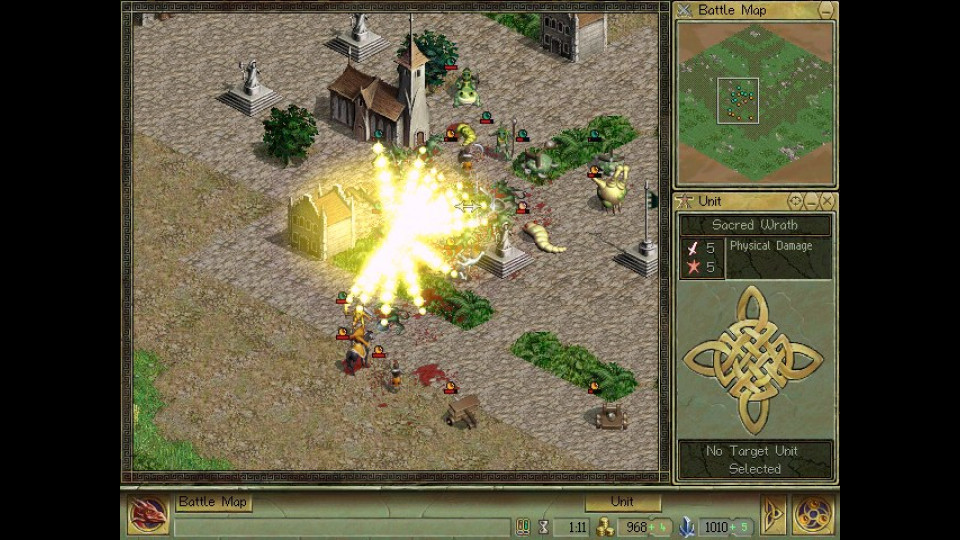This screenshot has height=540, width=960.
Task: Minimize the Battle Map panel
Action: (x=826, y=10)
